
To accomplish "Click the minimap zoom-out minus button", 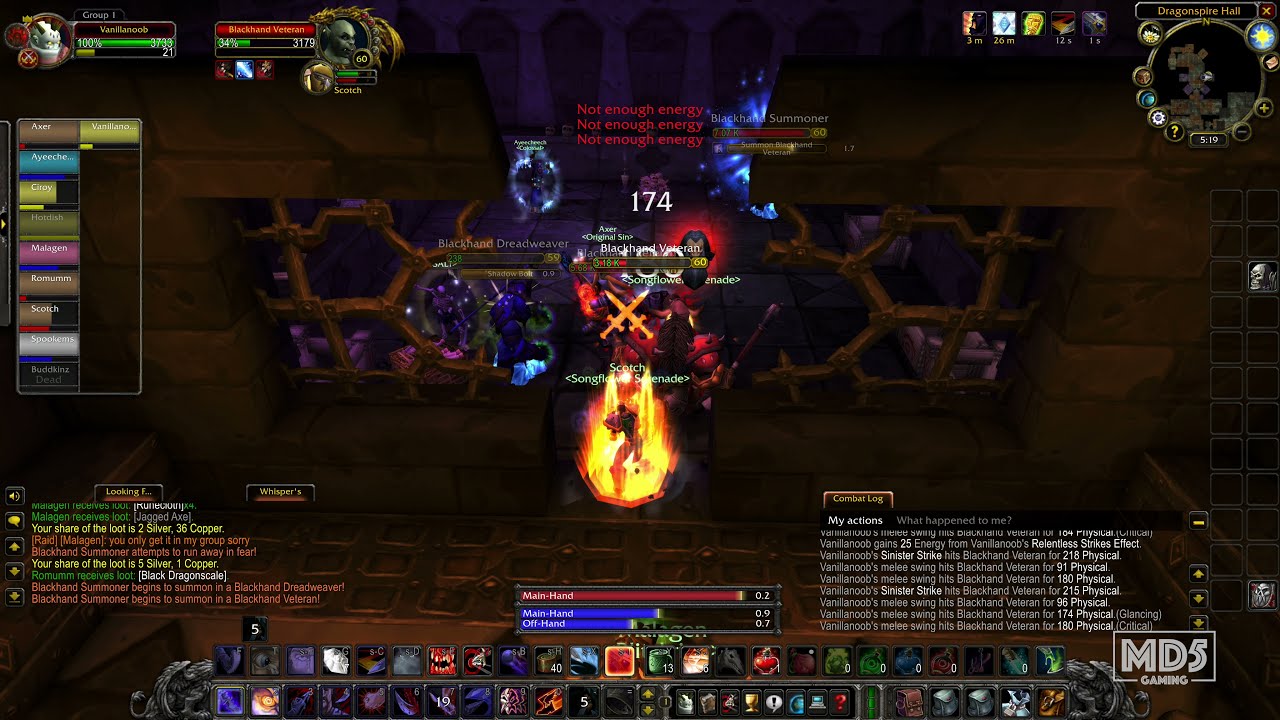I will (x=1242, y=131).
